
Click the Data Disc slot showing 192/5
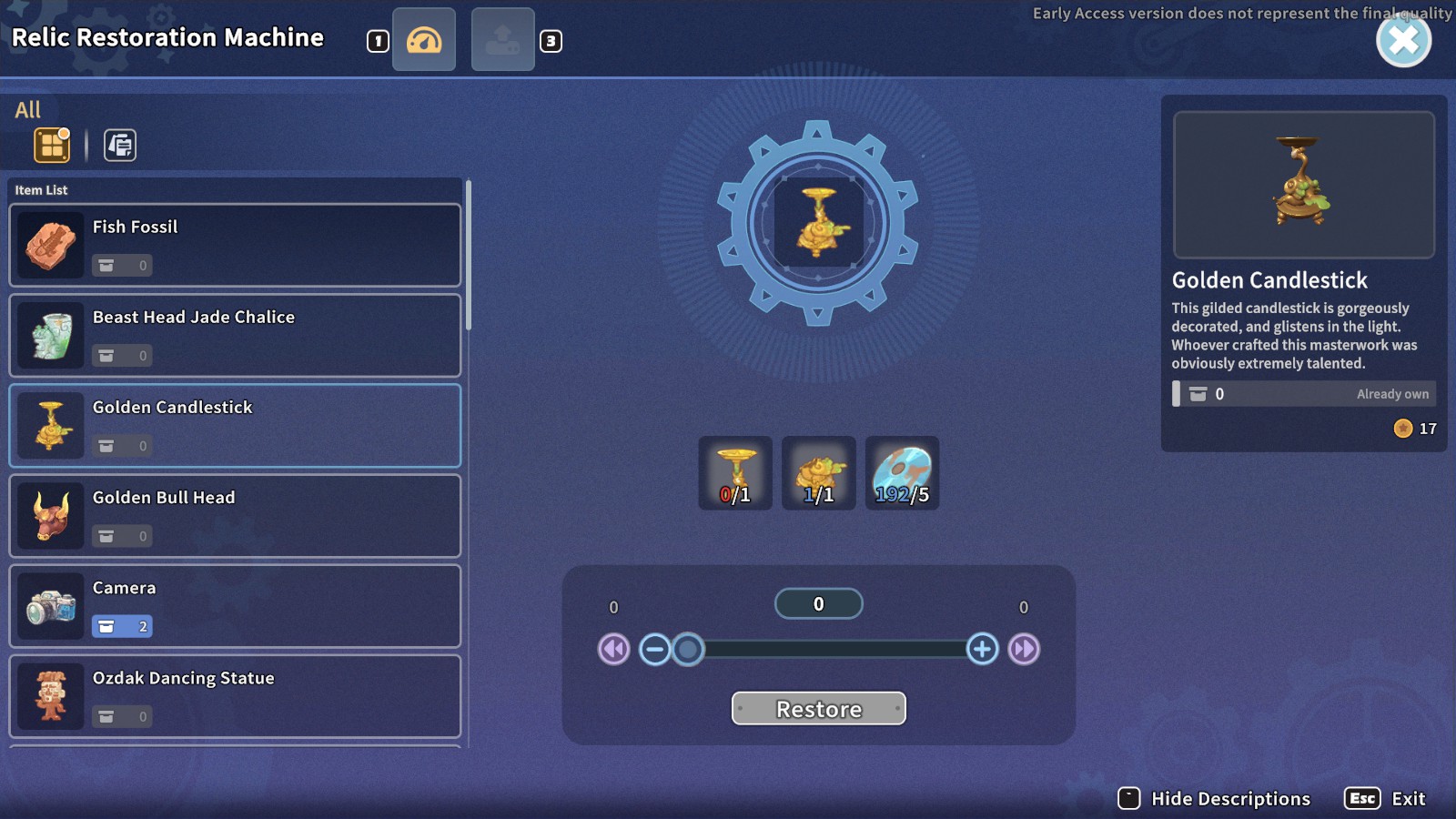(x=902, y=472)
